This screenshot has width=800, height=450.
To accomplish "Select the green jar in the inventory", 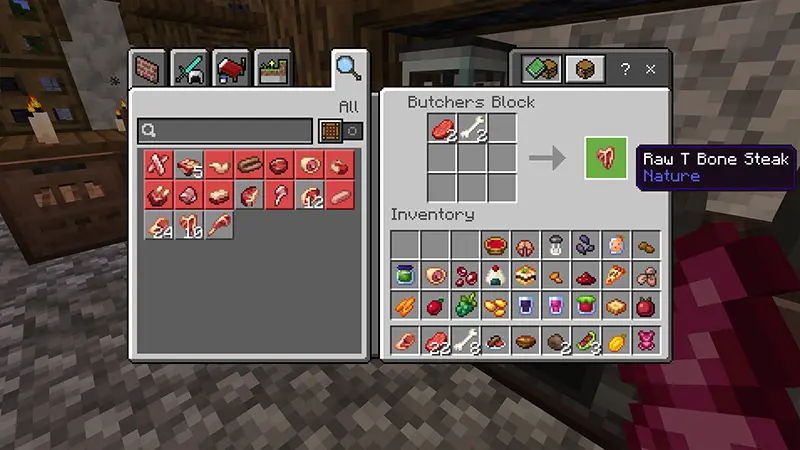I will coord(405,275).
